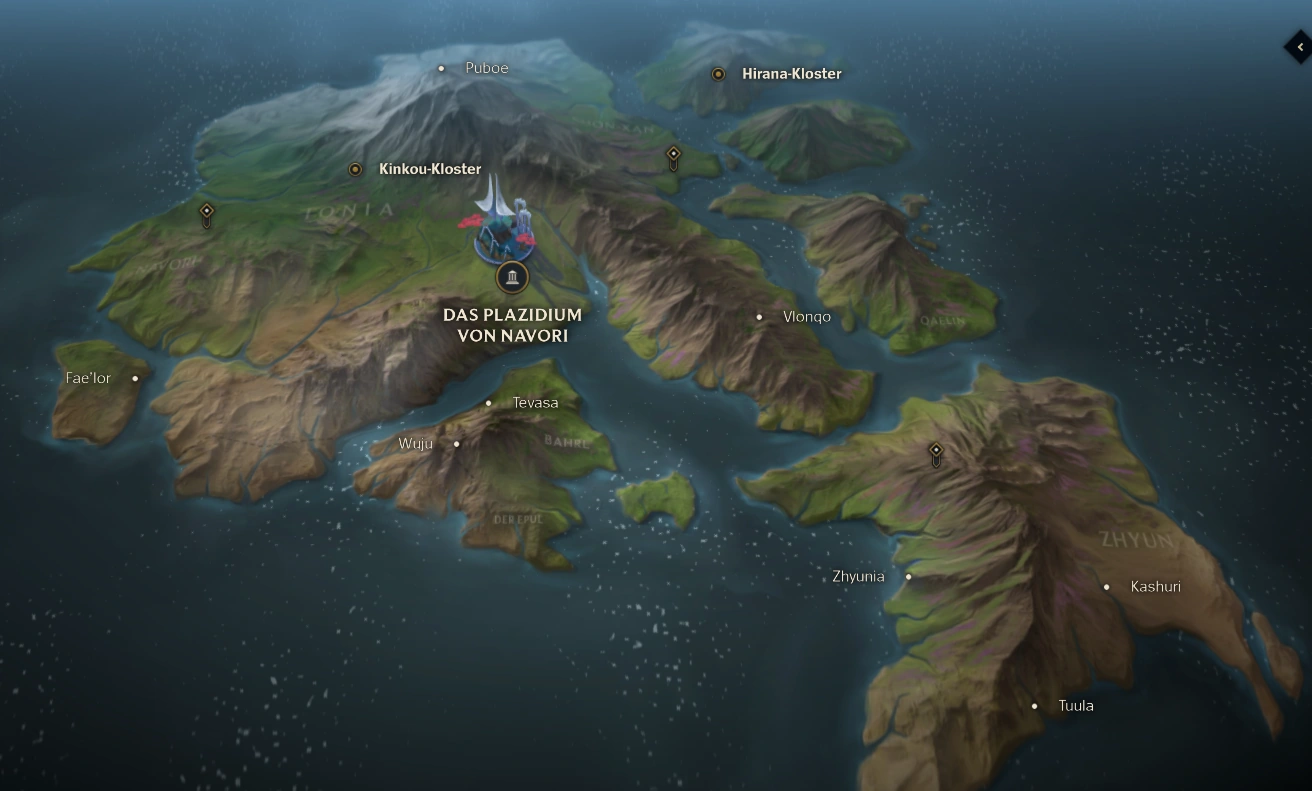Click the Kinkou-Kloster label text
1312x791 pixels.
coord(428,169)
